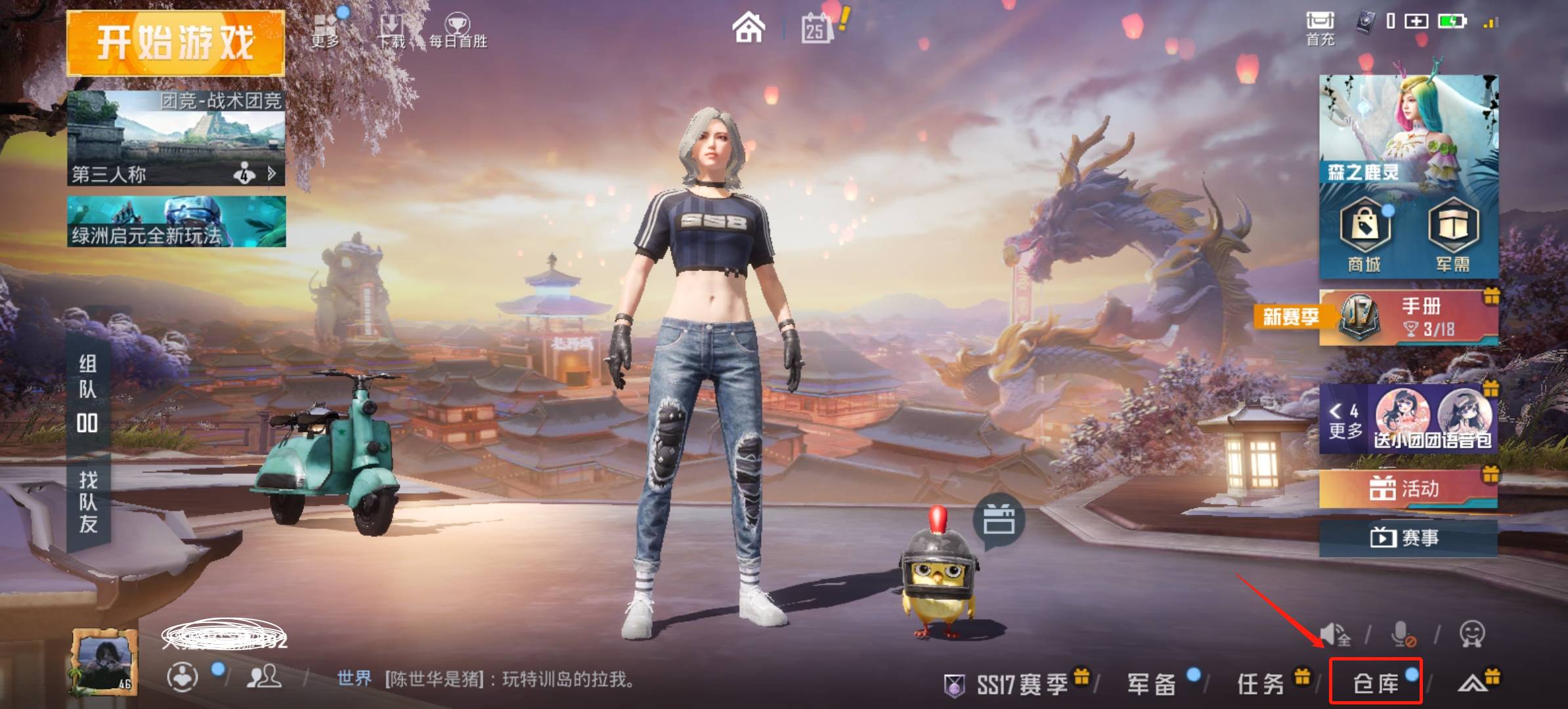Open the 团竞-战术团竞 mode selector
The height and width of the screenshot is (709, 1568).
click(176, 138)
